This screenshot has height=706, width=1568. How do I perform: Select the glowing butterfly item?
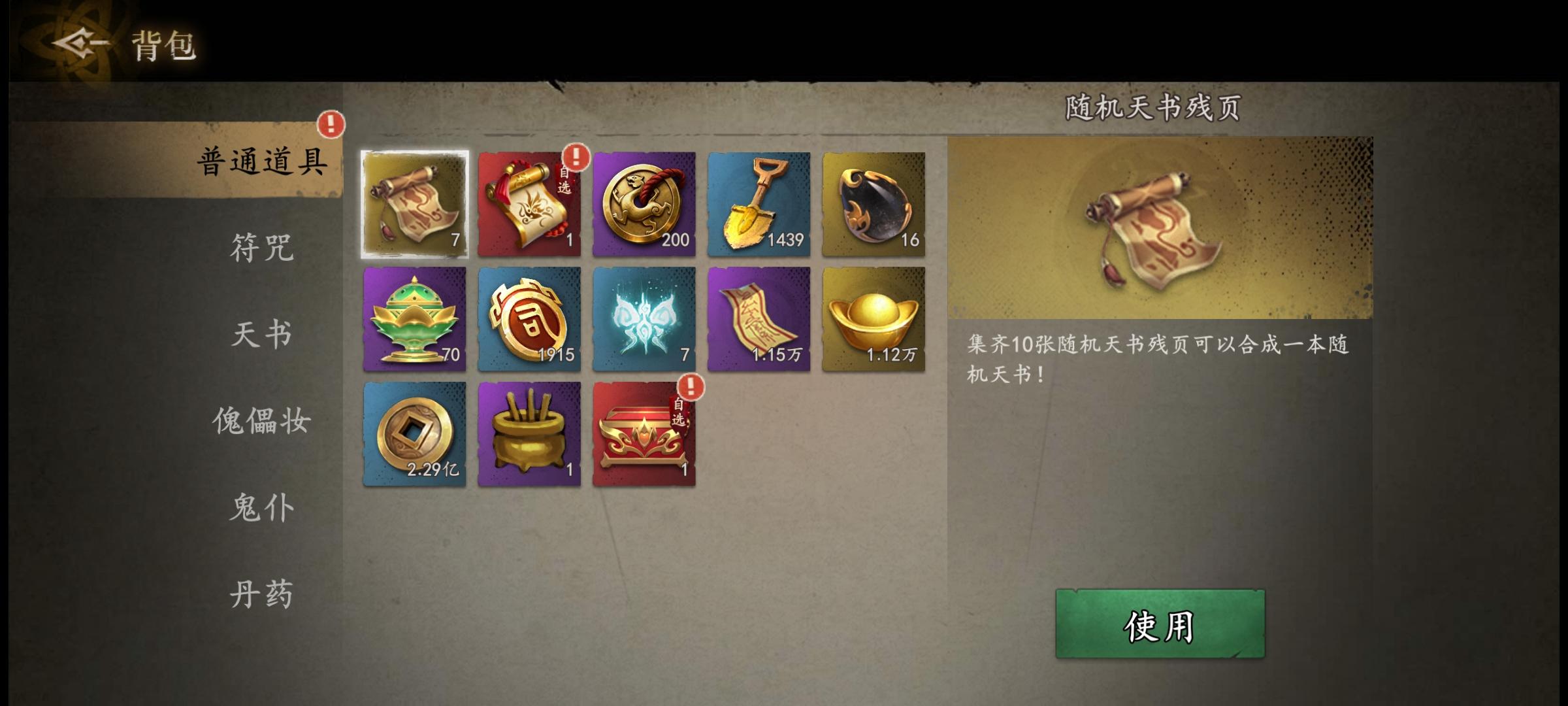click(644, 320)
